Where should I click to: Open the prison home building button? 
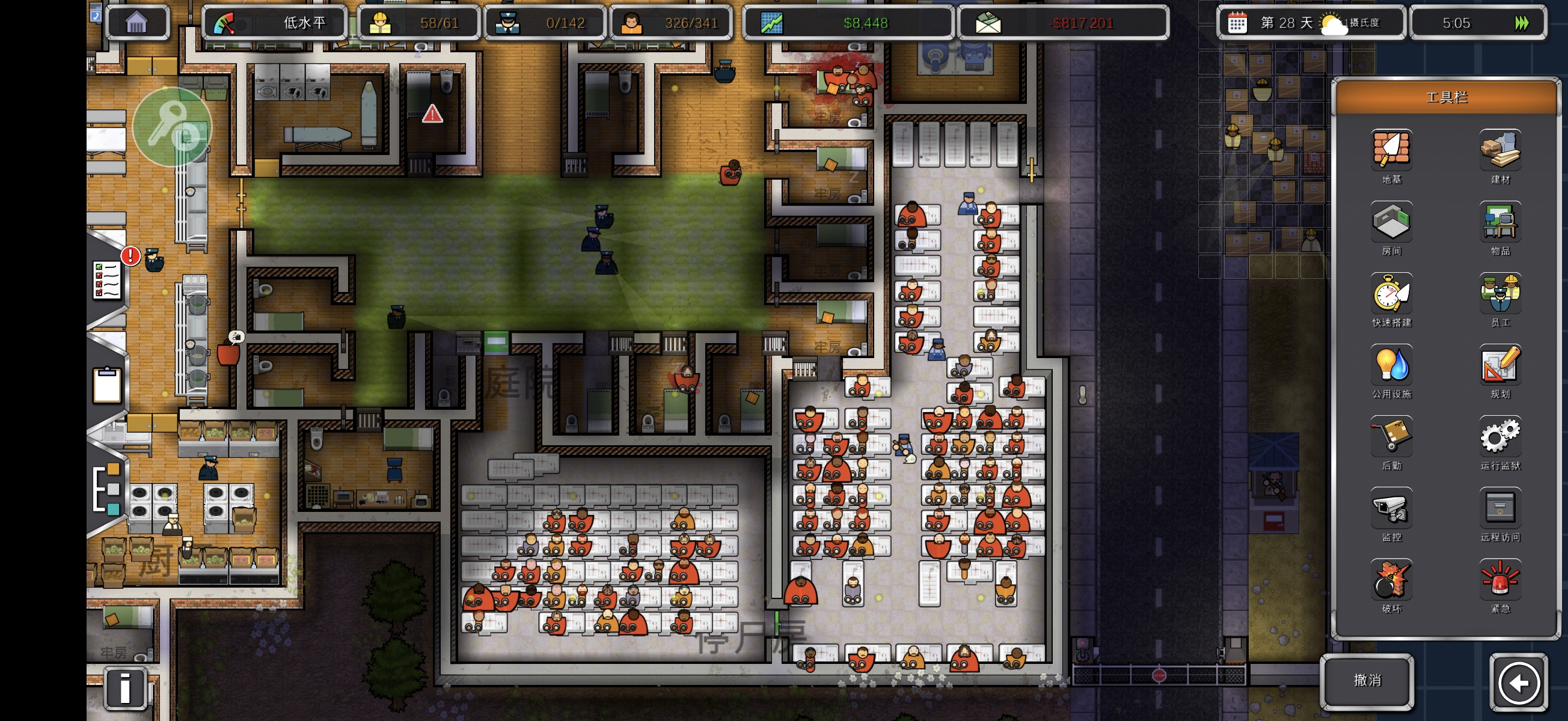click(137, 23)
